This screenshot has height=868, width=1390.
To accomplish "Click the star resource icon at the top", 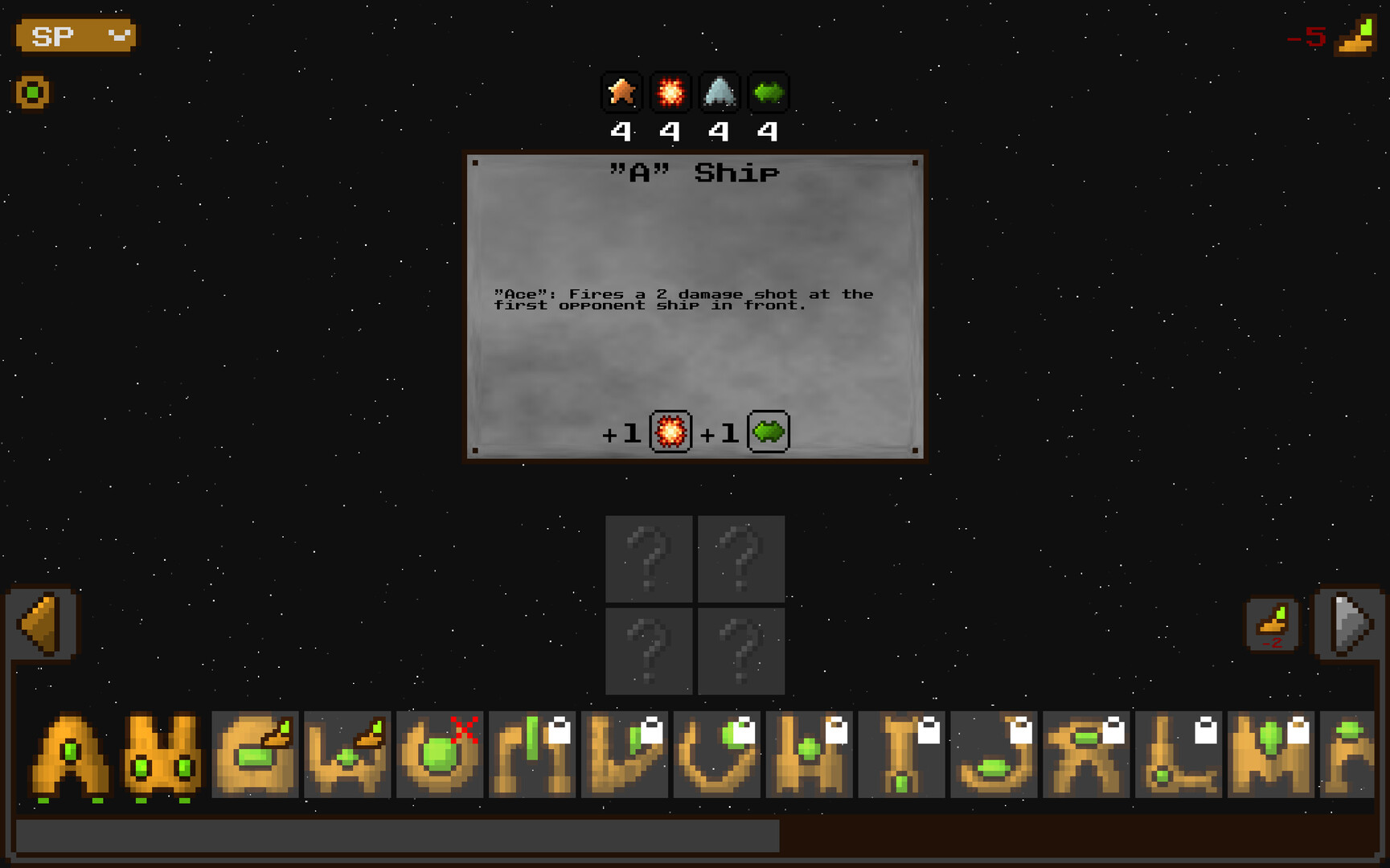I will (621, 92).
